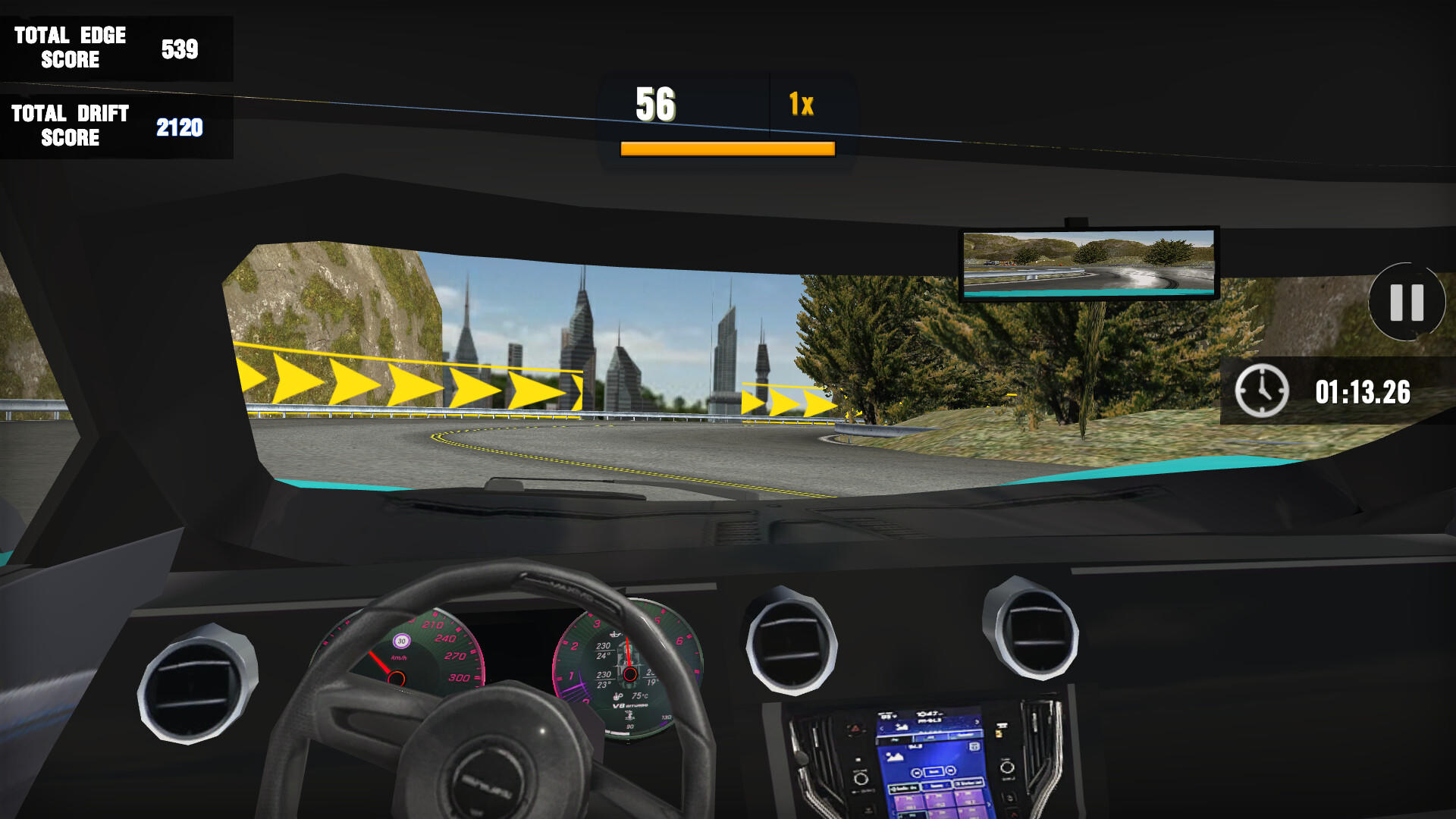Click the V8 Biturbo badge on the tachometer
Image resolution: width=1456 pixels, height=819 pixels.
click(x=629, y=705)
